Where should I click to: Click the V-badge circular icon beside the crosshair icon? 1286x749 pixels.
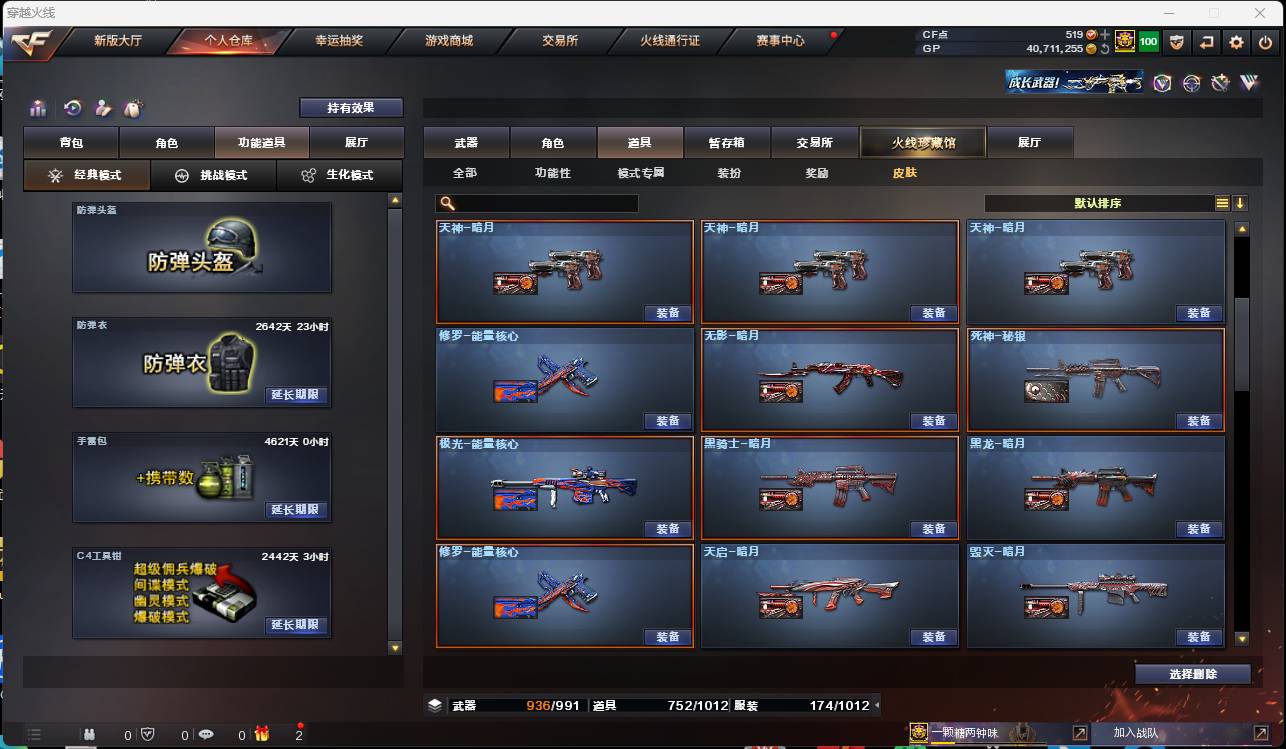[1163, 83]
